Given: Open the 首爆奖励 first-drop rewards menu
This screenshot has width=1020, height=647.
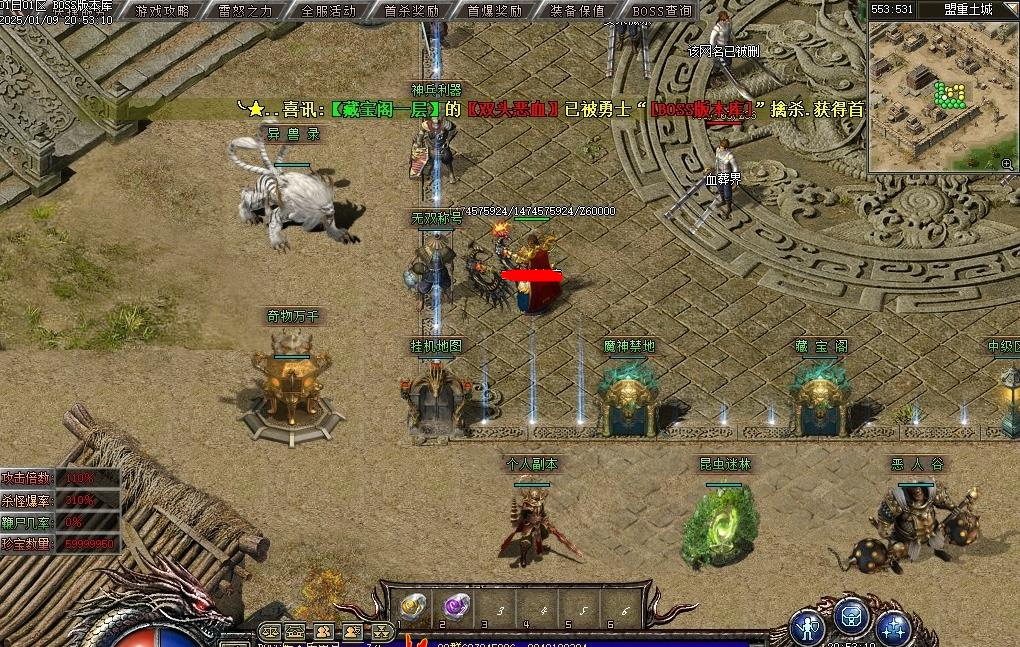Looking at the screenshot, I should click(494, 11).
